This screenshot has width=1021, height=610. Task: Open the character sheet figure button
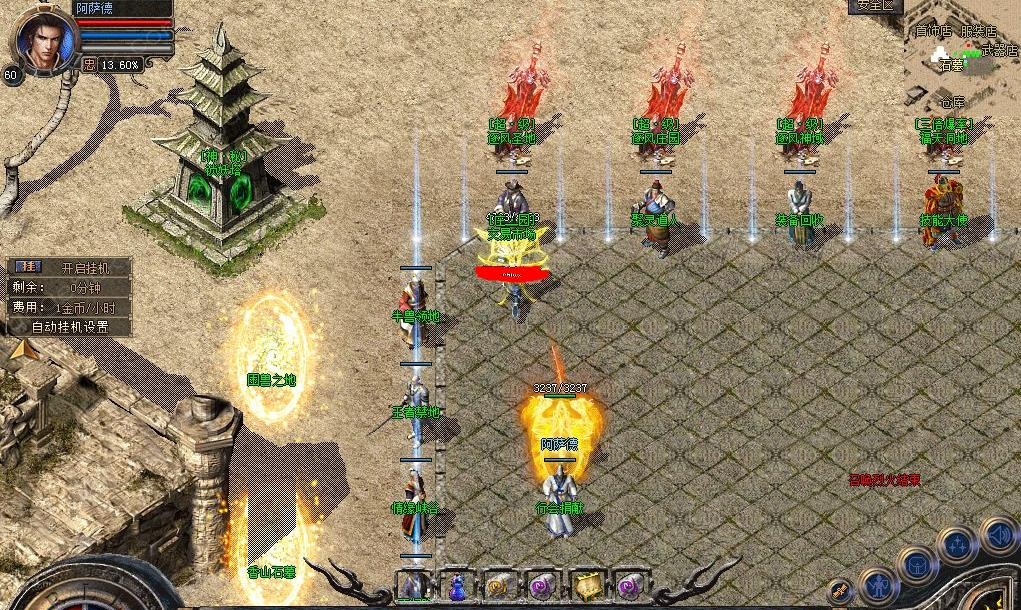pos(879,585)
